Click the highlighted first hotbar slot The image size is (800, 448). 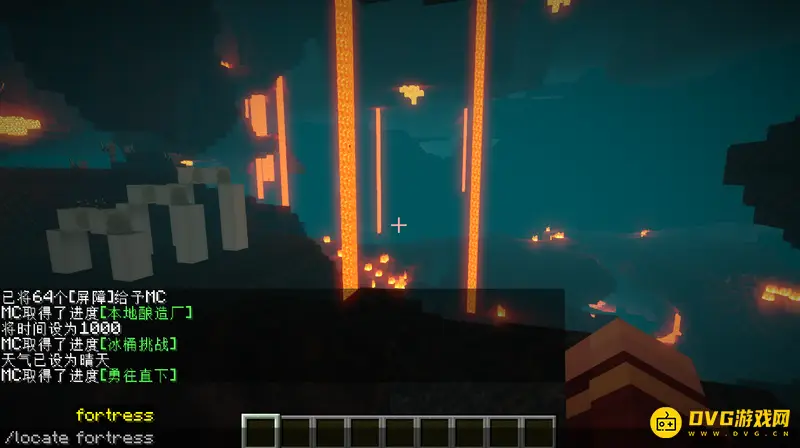coord(260,432)
